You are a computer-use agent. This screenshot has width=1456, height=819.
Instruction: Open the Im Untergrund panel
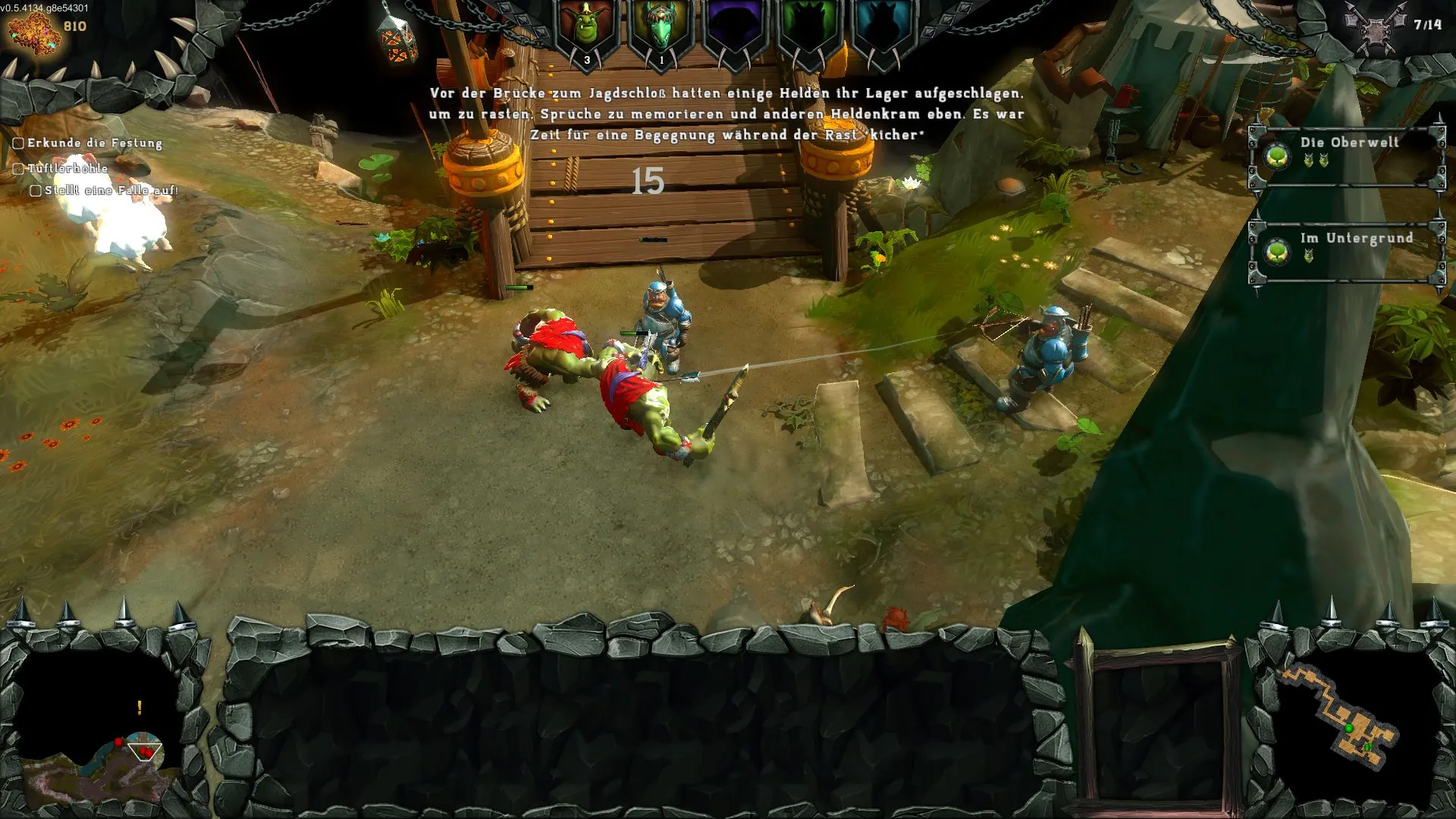click(x=1347, y=247)
